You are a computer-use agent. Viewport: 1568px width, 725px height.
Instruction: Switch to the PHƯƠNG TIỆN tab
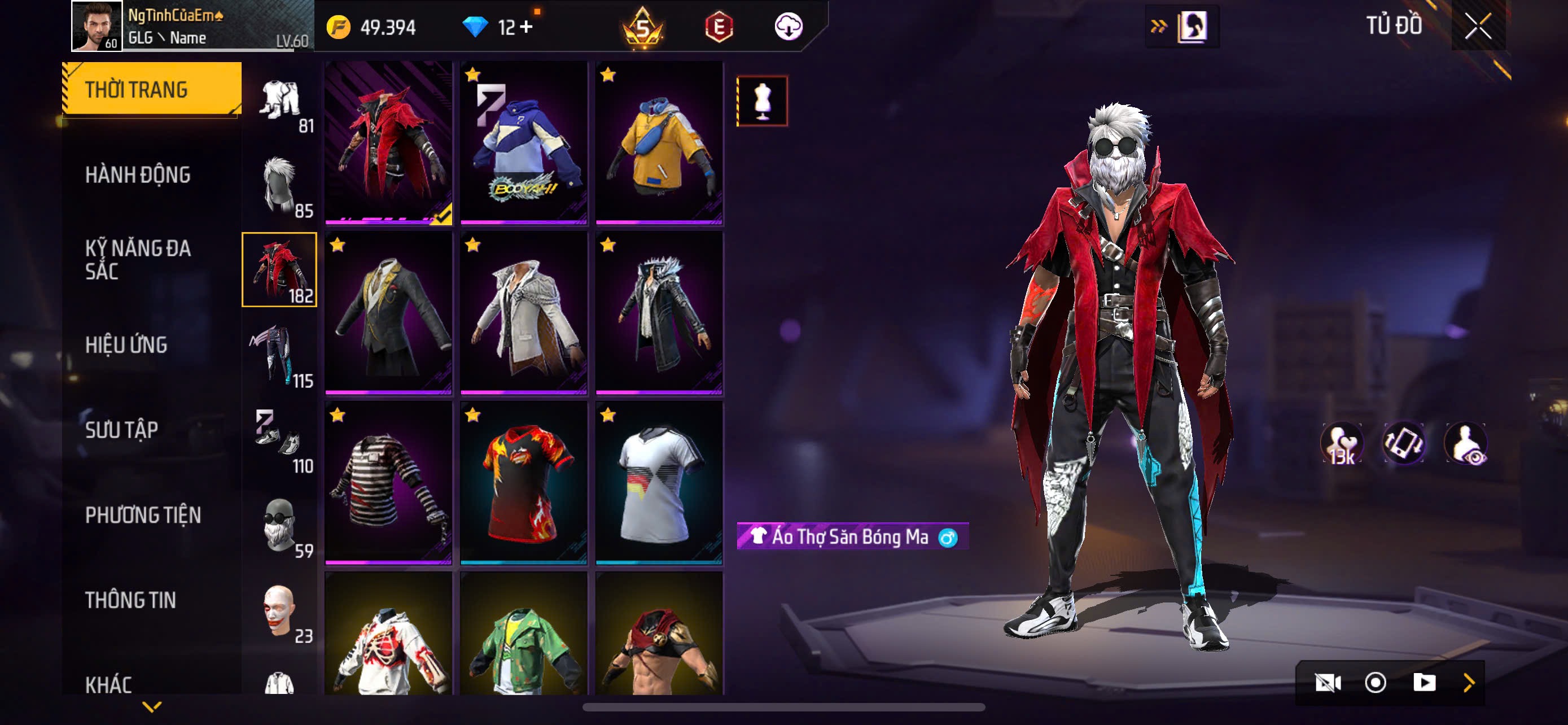coord(142,515)
